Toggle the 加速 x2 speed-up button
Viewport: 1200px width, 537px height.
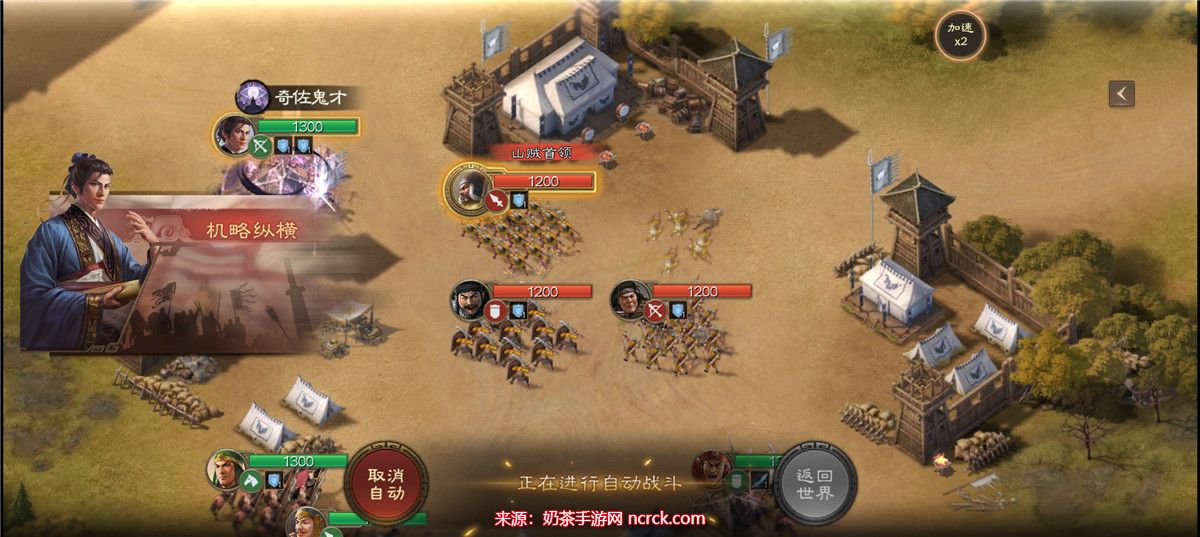click(960, 36)
